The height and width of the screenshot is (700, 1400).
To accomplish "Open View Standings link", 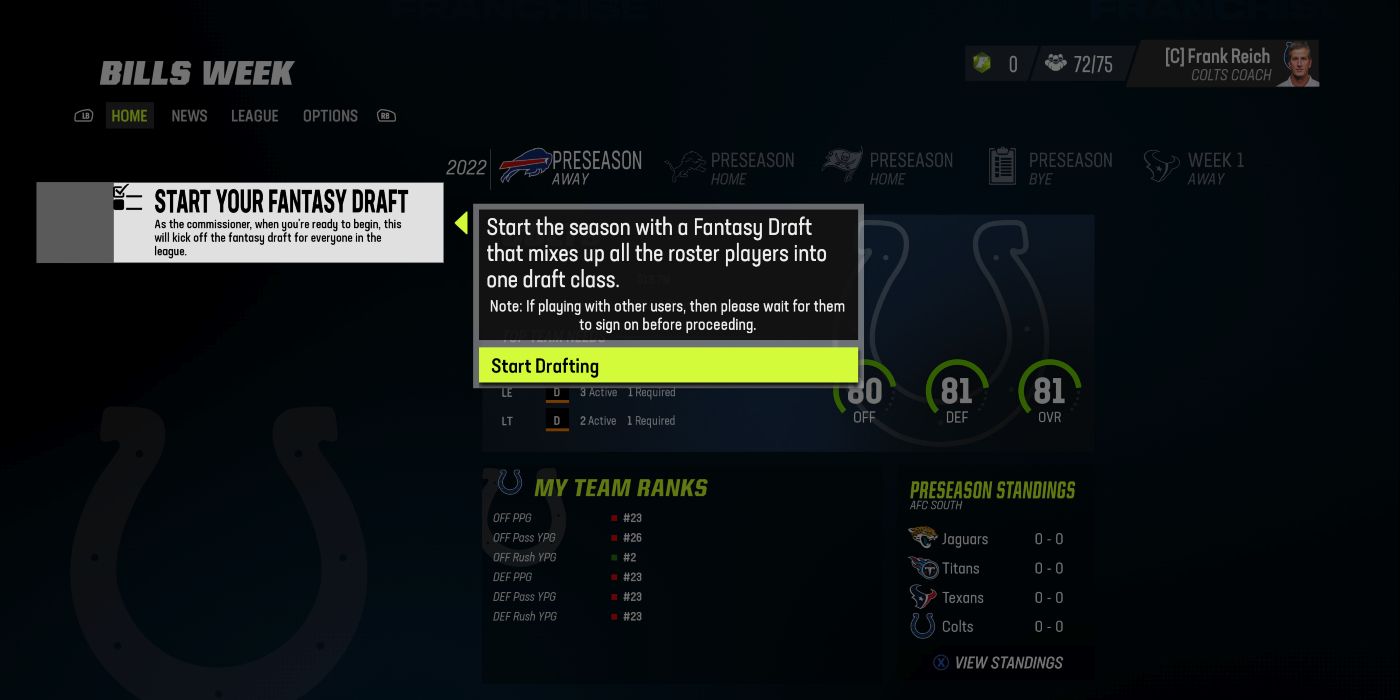I will (998, 662).
